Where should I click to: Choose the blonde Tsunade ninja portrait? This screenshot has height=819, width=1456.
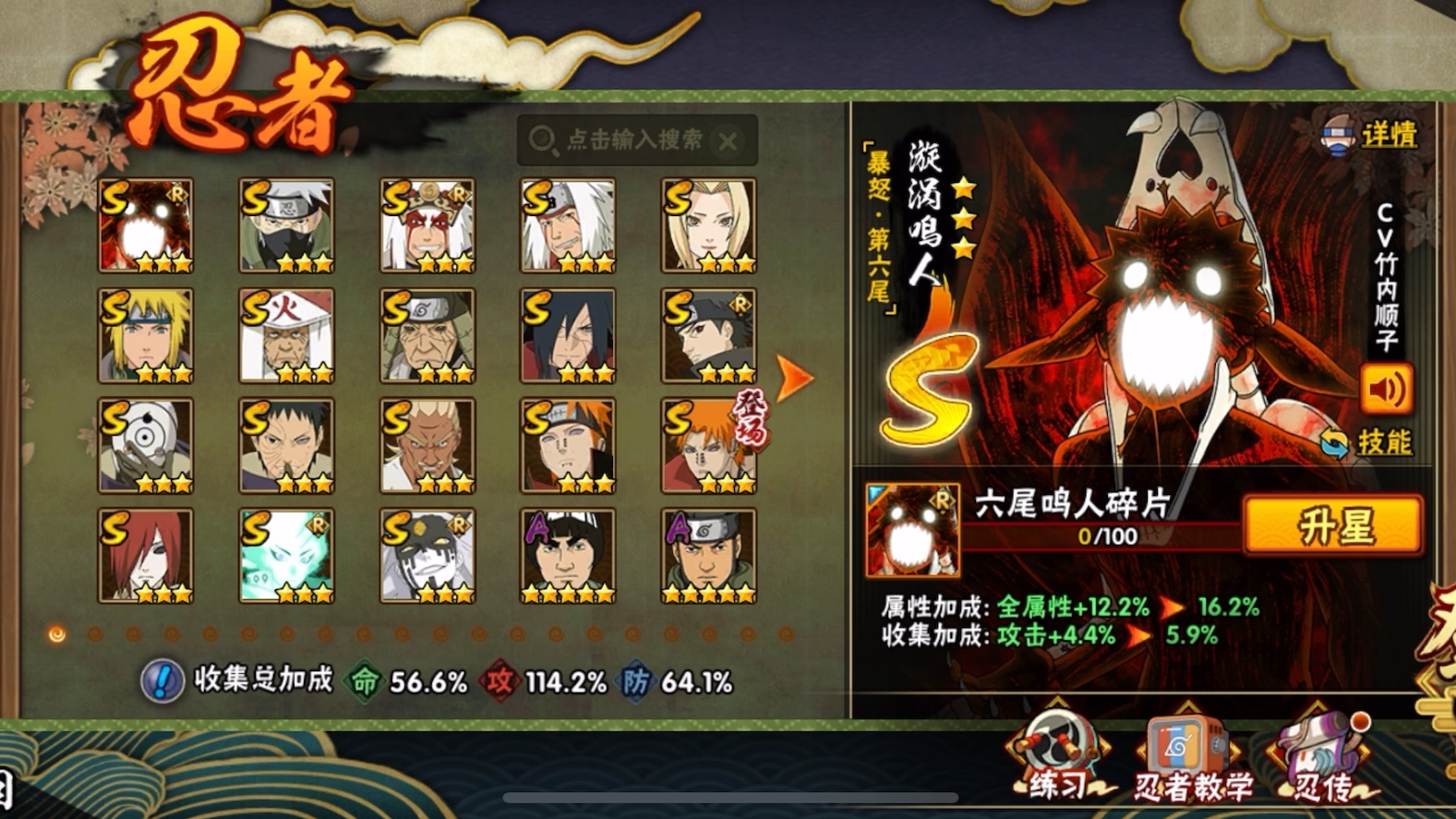[x=708, y=225]
